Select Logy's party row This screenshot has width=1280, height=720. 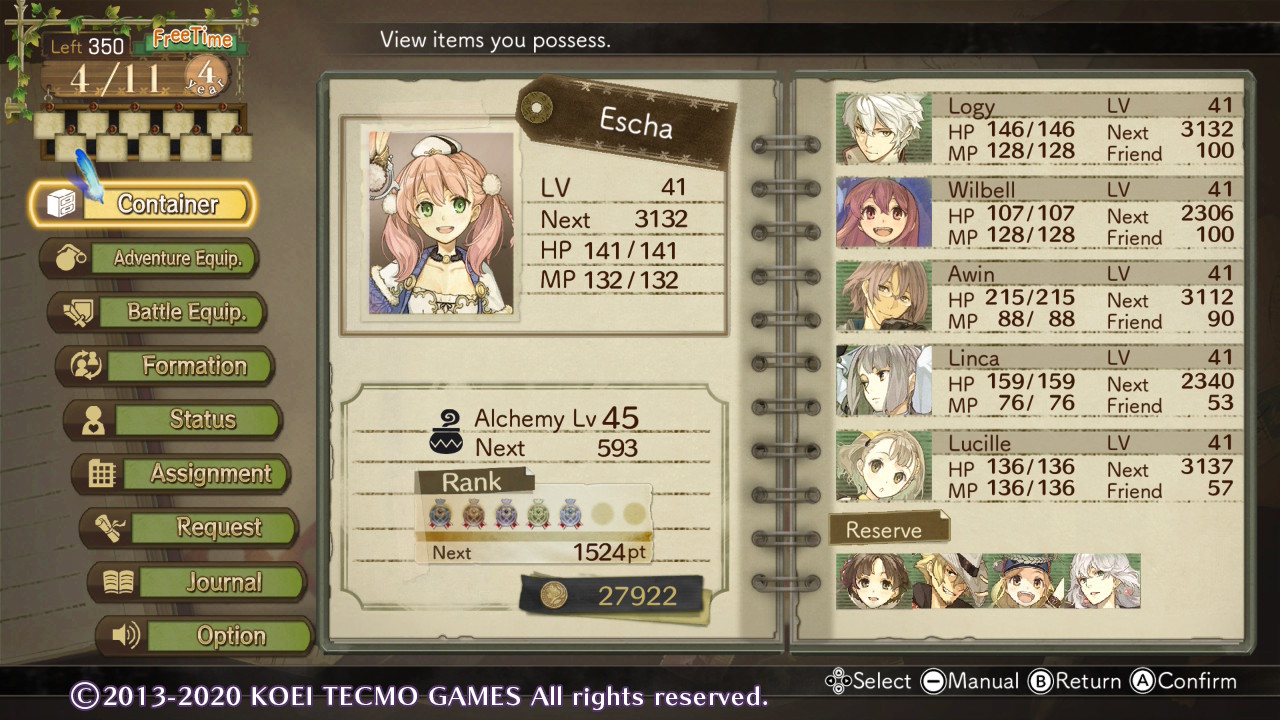coord(1038,129)
